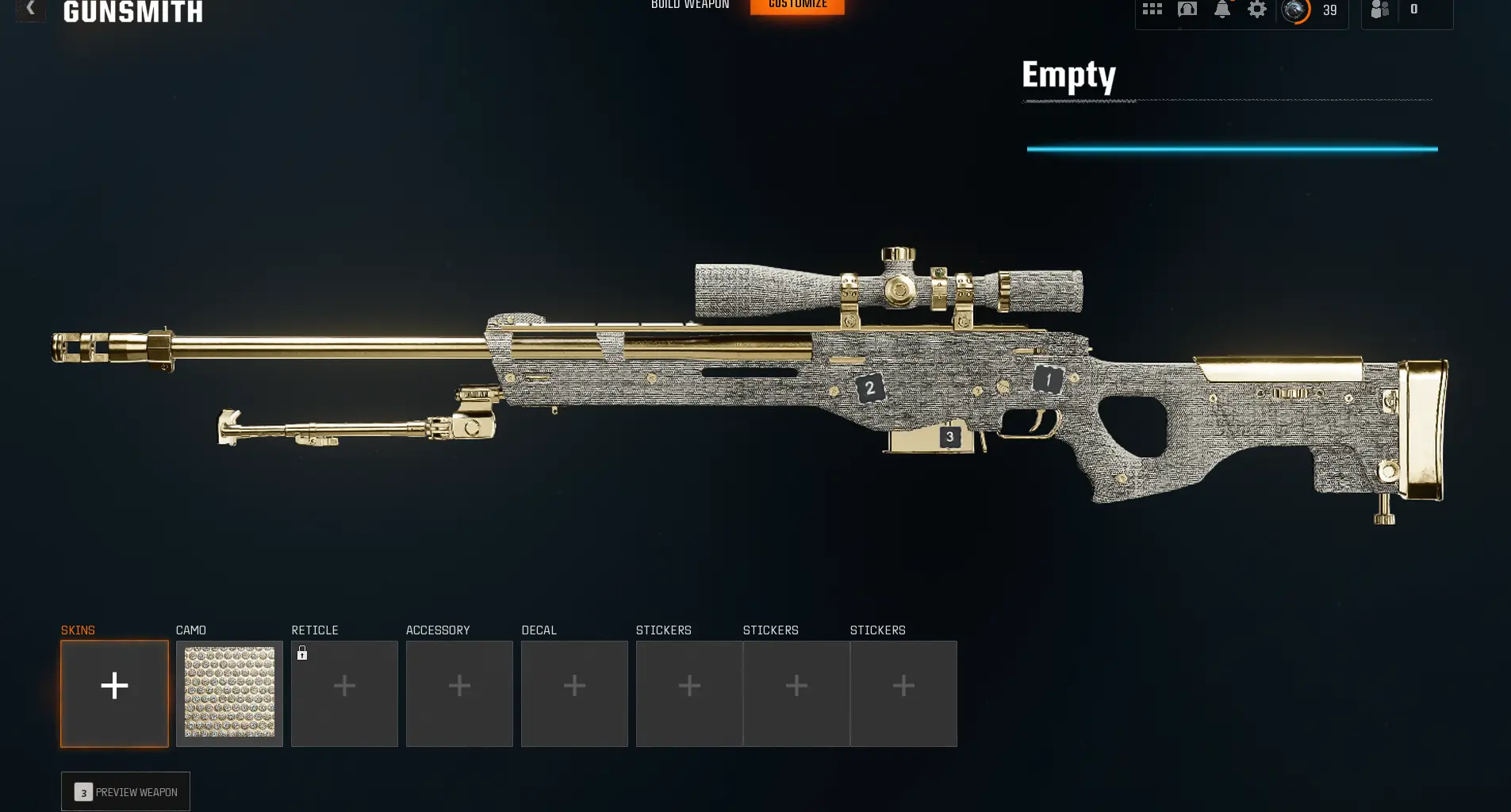
Task: Check notifications via the bell icon
Action: 1222,10
